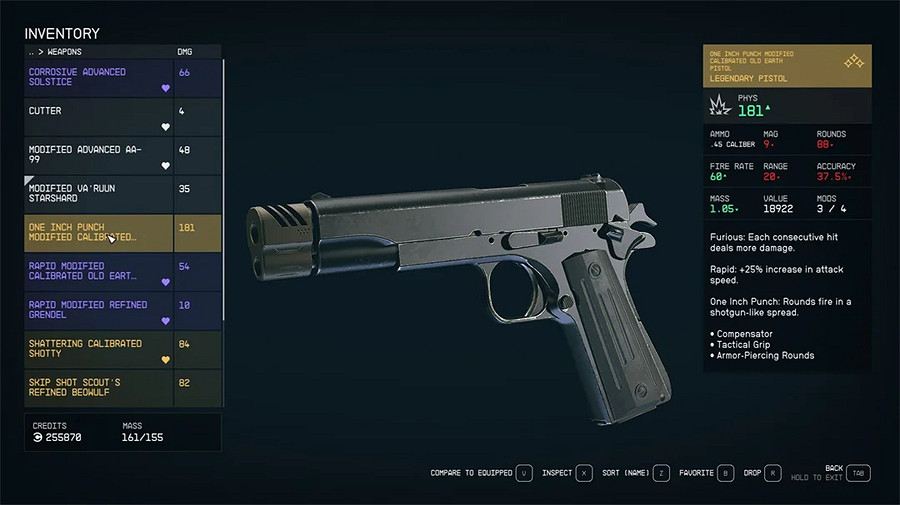Click Back to exit the inventory
The height and width of the screenshot is (505, 900).
[x=857, y=473]
